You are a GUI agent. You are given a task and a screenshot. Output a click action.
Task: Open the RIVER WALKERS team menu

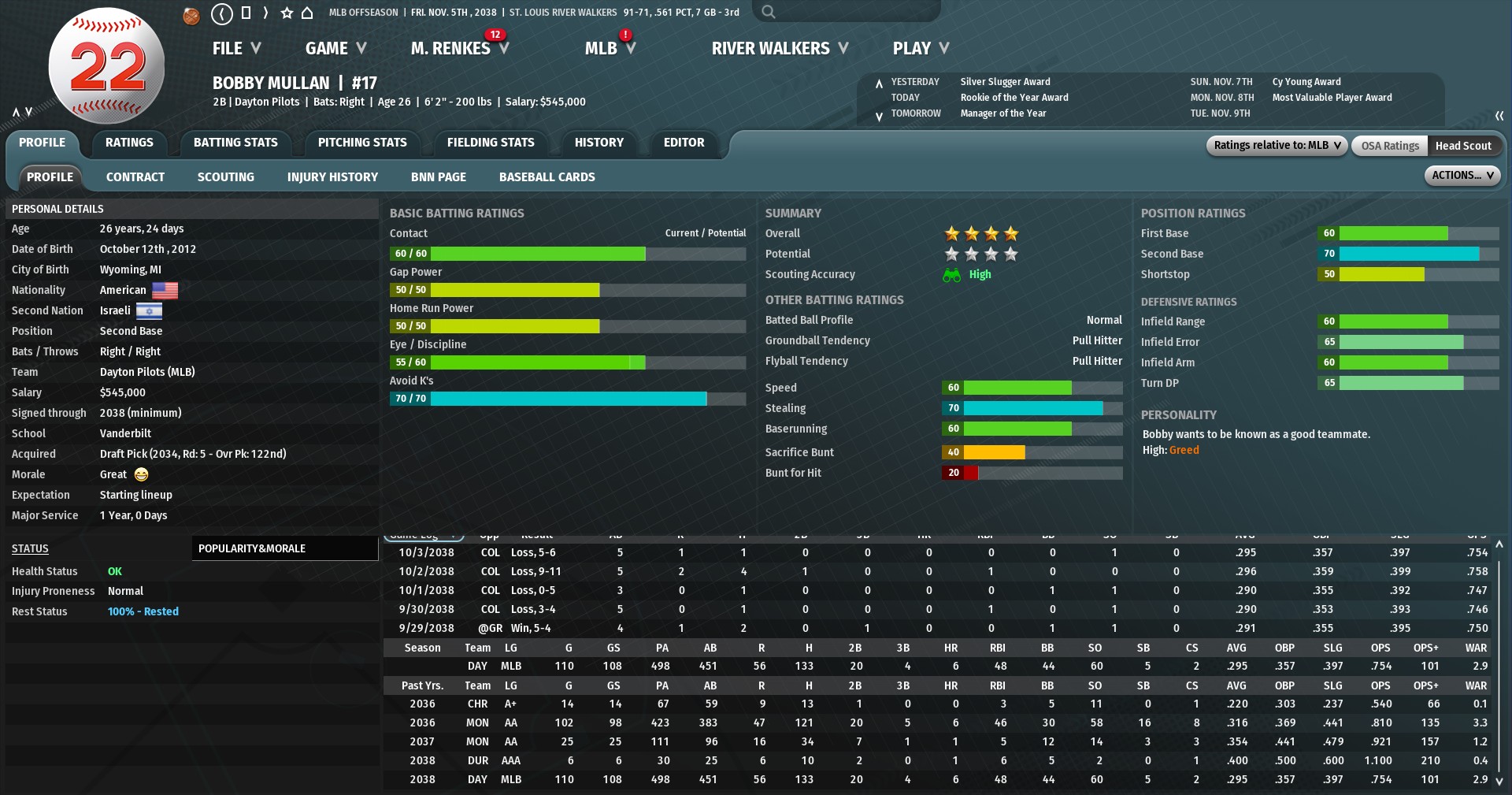780,49
